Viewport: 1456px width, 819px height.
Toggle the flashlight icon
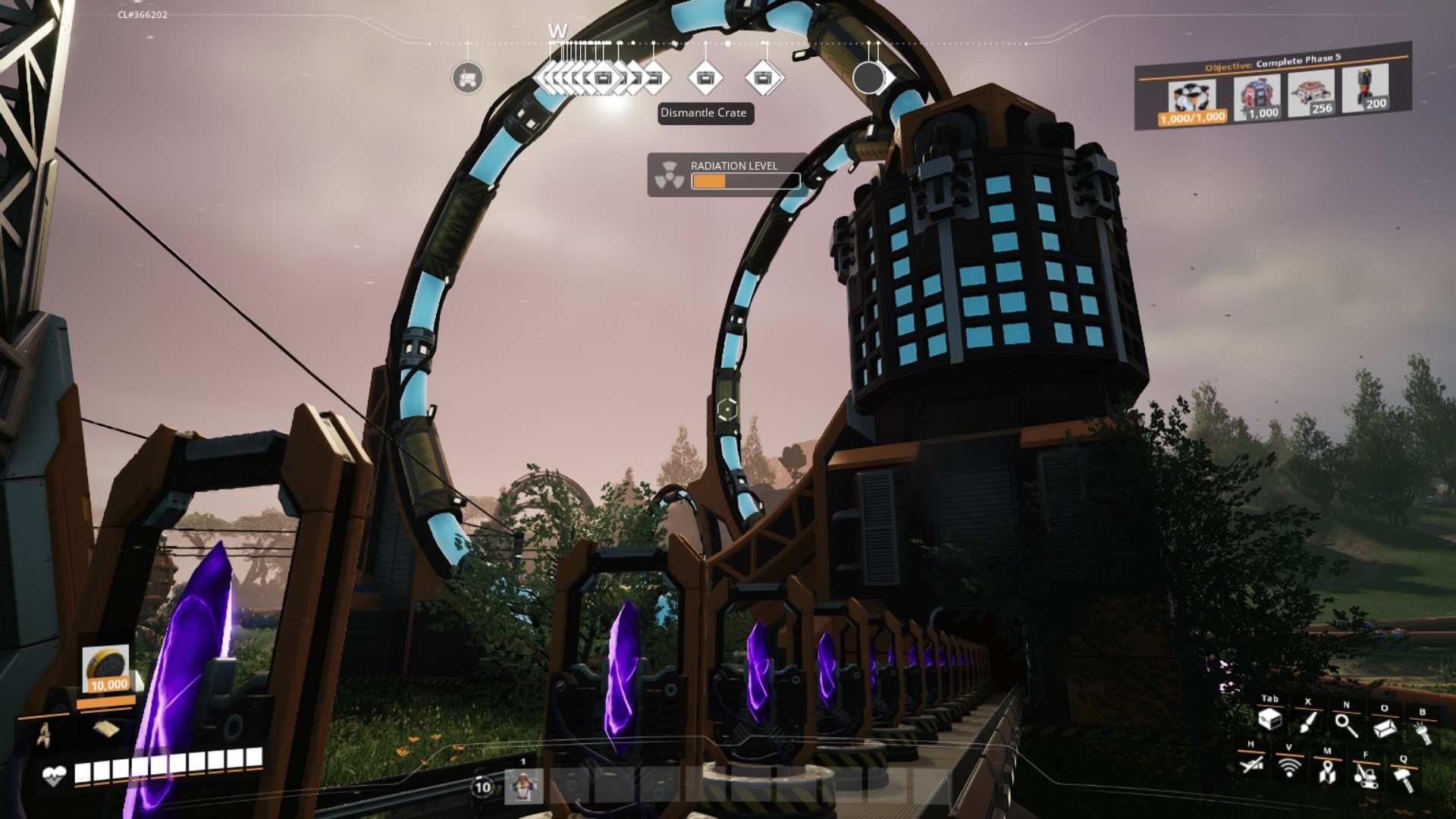[1422, 733]
